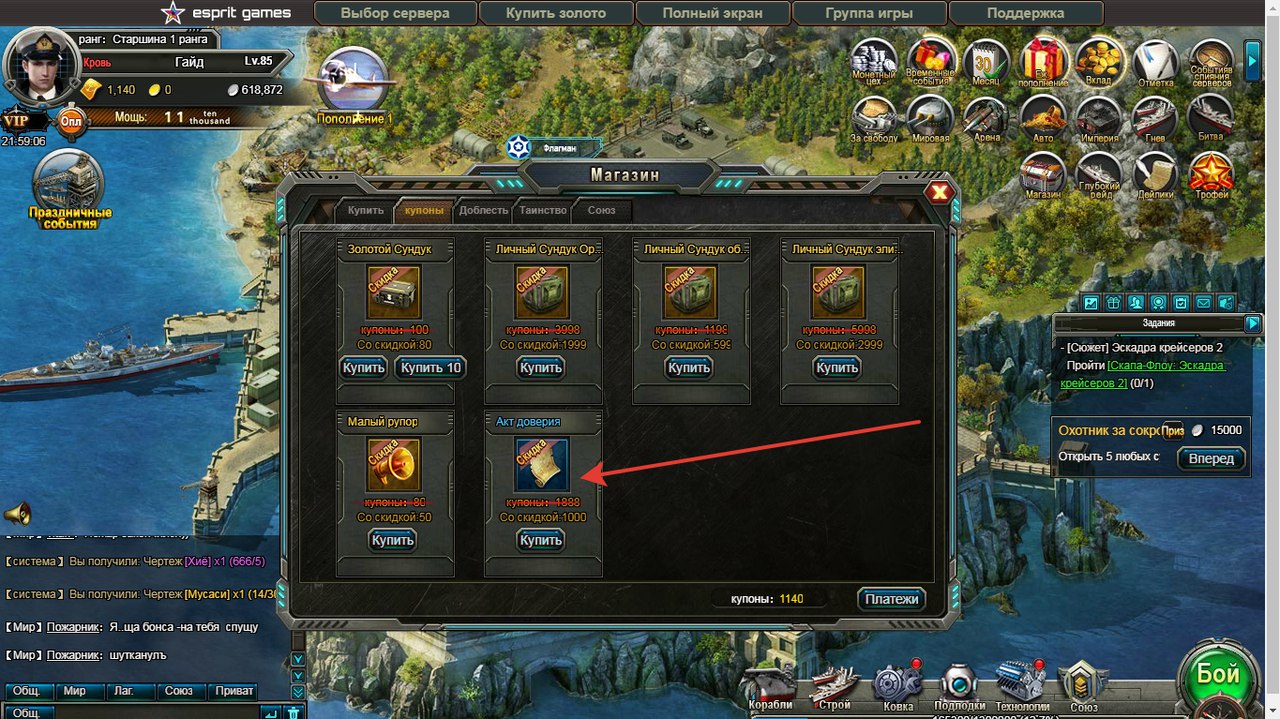The width and height of the screenshot is (1280, 719).
Task: Open Полный экран fullscreen mode
Action: pos(712,14)
